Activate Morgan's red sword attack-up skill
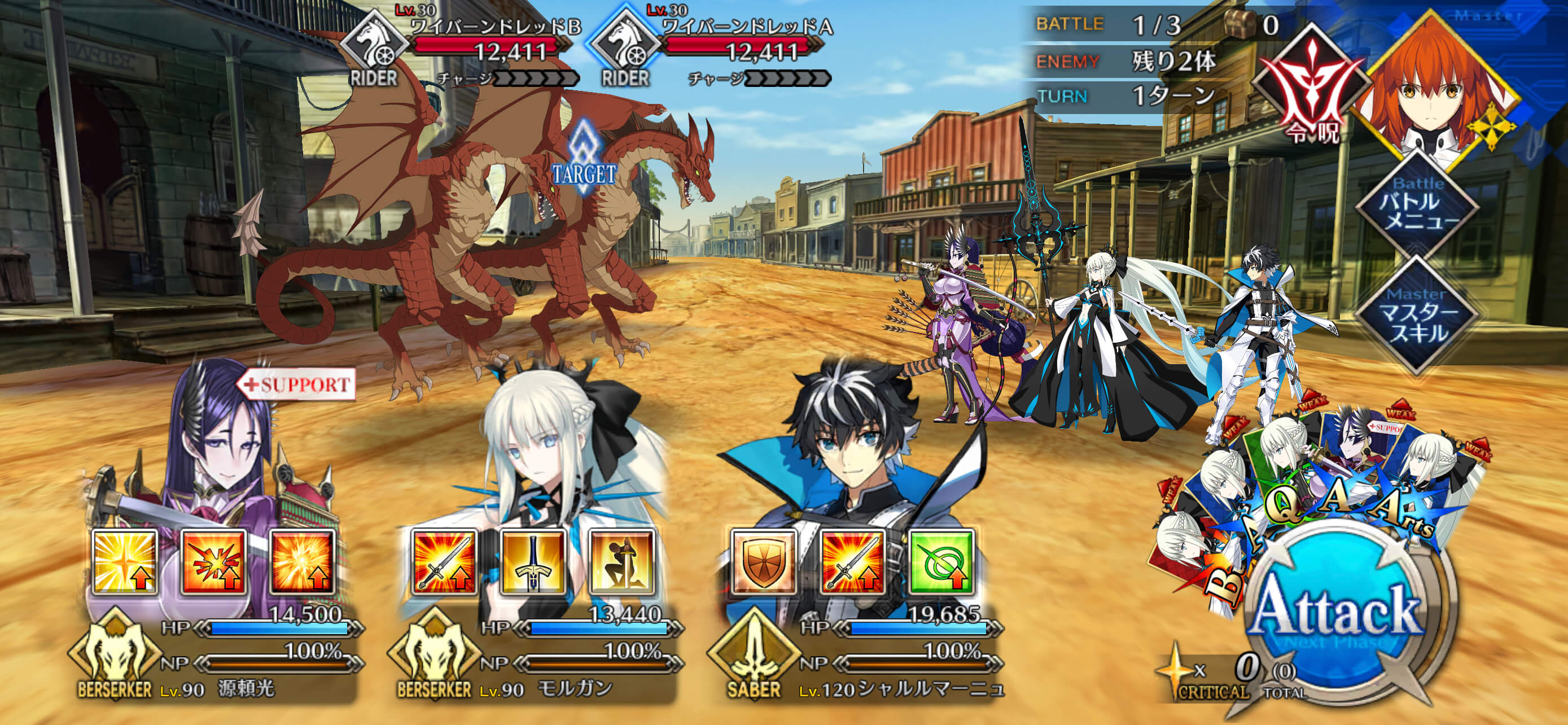 [x=444, y=562]
